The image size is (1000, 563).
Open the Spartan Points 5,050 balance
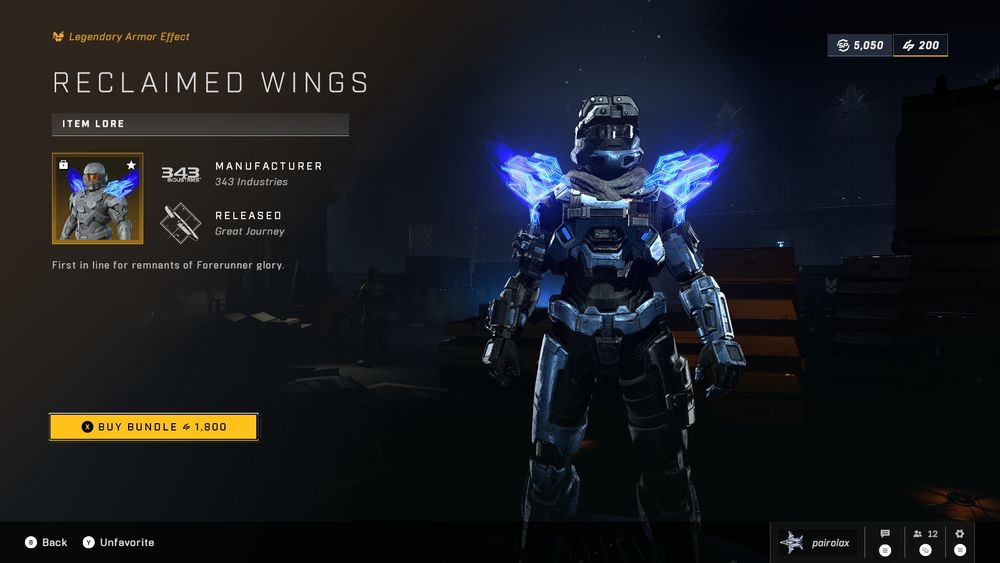859,46
